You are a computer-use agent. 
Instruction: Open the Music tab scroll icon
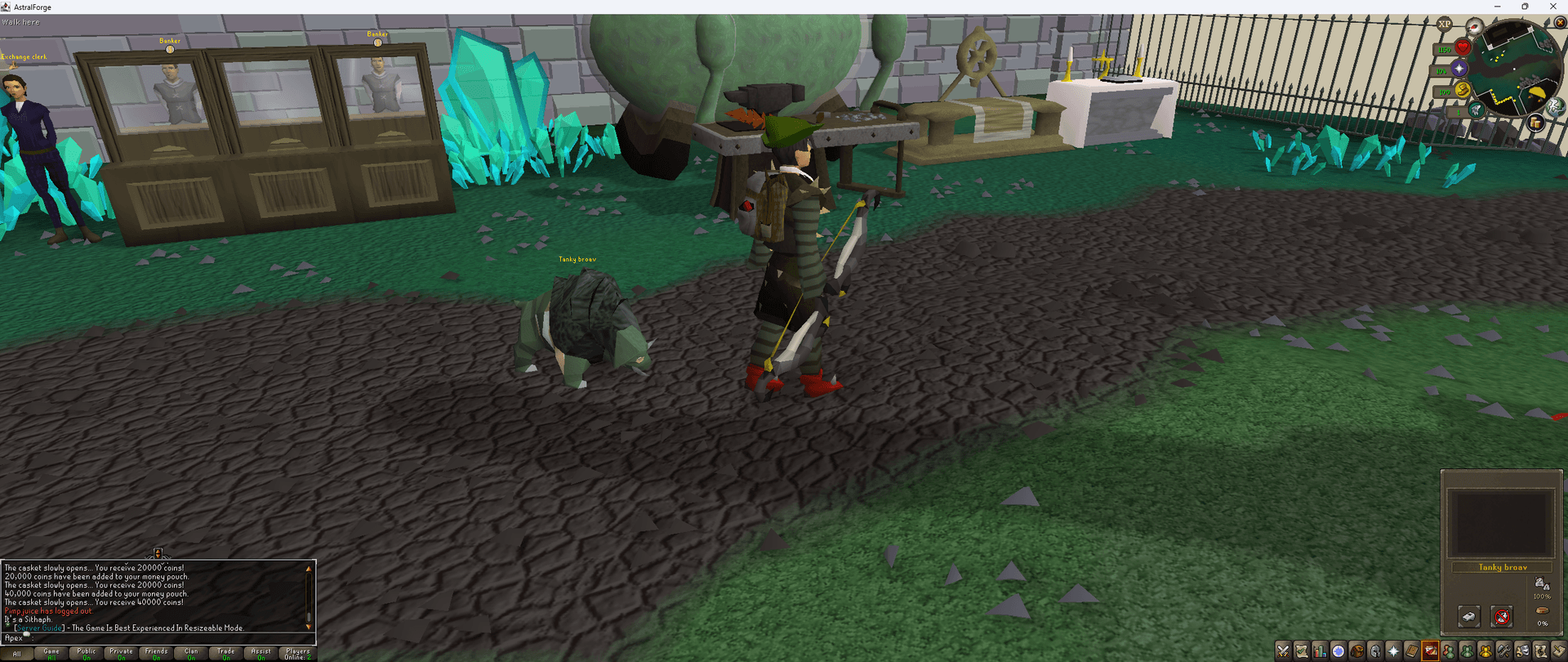[x=1539, y=651]
